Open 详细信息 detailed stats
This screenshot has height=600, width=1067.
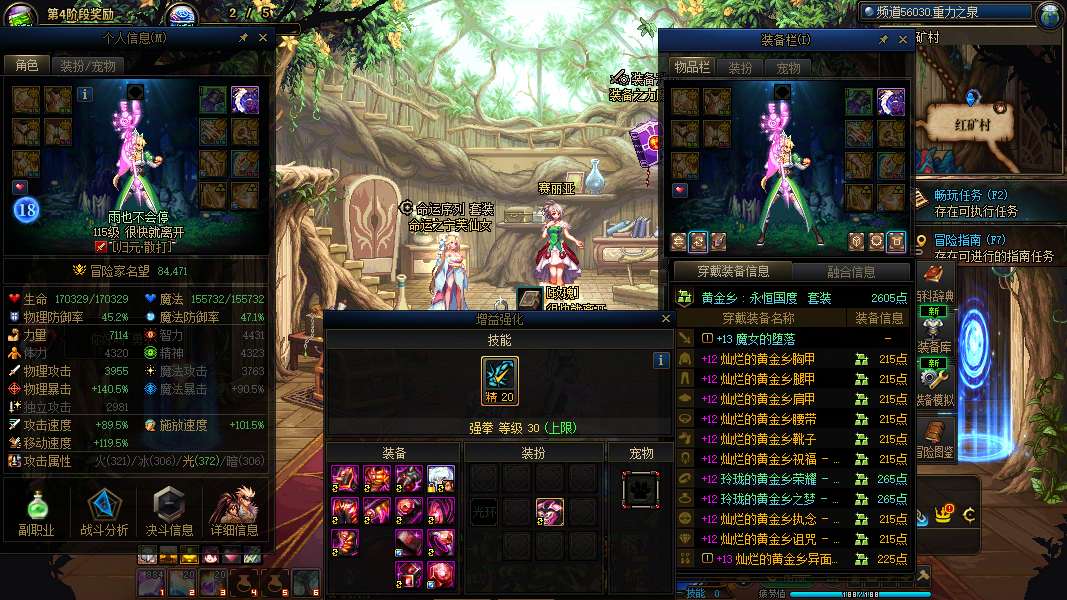click(x=235, y=512)
